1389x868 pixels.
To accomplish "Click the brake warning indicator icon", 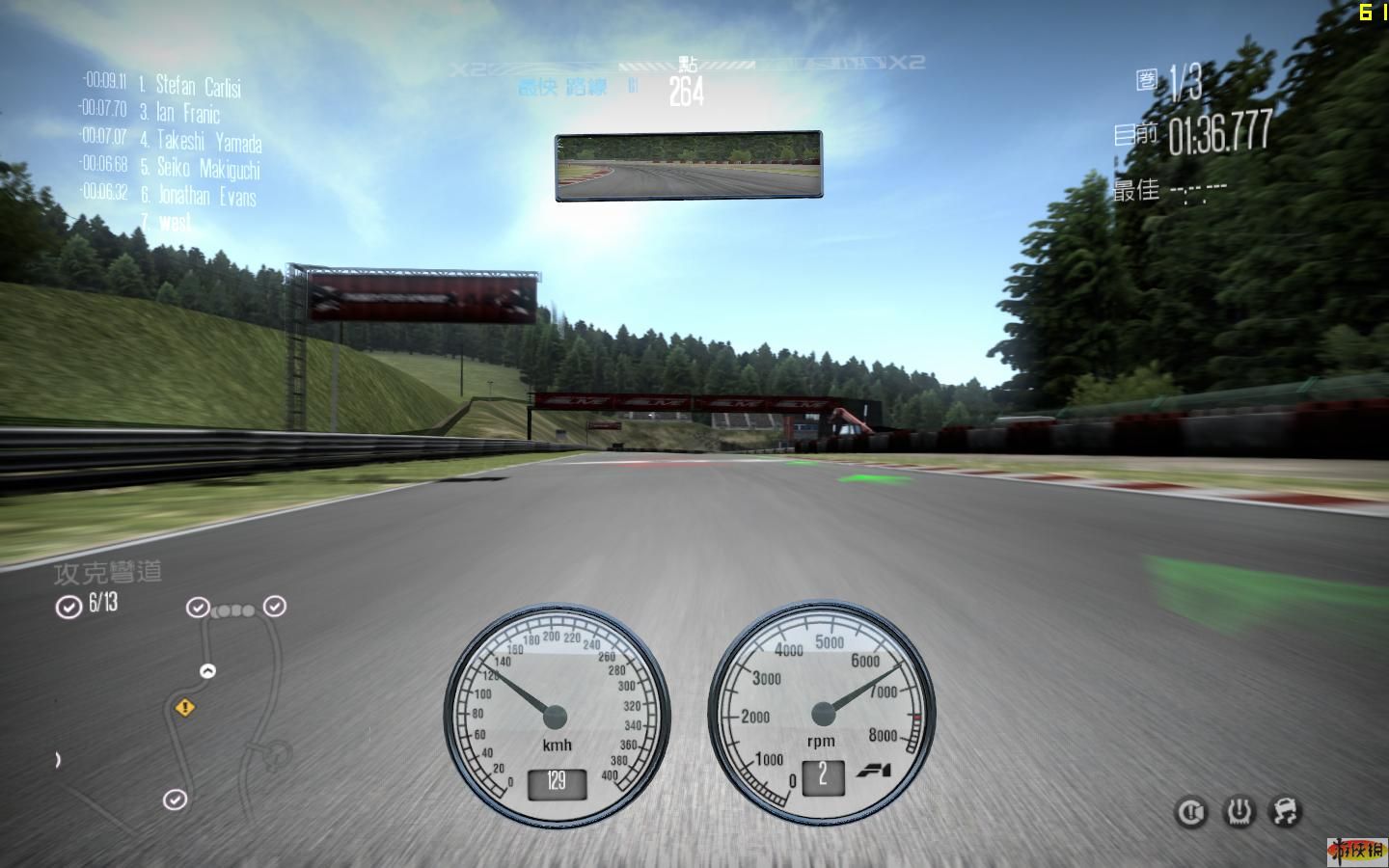I will coord(1191,813).
